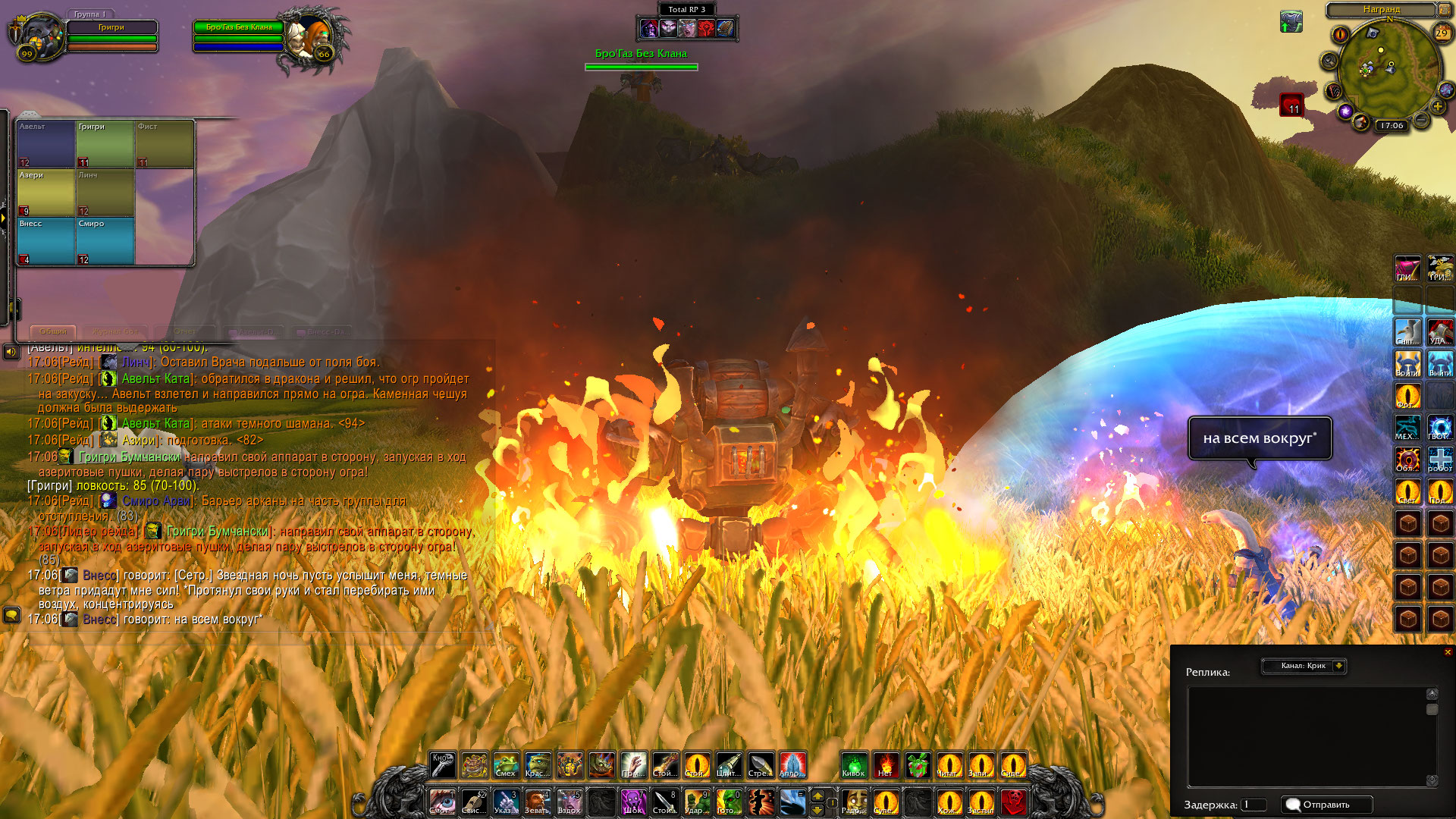Activate the Войти button in side bar
Image resolution: width=1456 pixels, height=819 pixels.
click(1408, 365)
